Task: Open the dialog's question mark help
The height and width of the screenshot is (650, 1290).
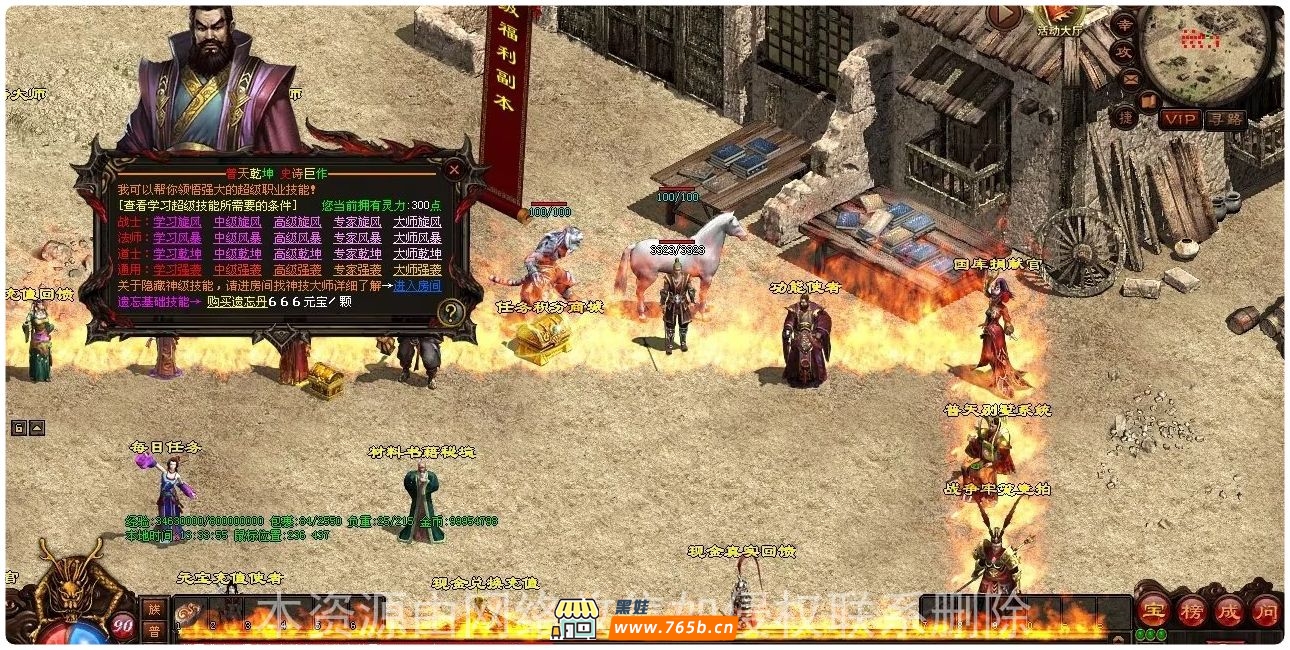Action: (x=451, y=313)
